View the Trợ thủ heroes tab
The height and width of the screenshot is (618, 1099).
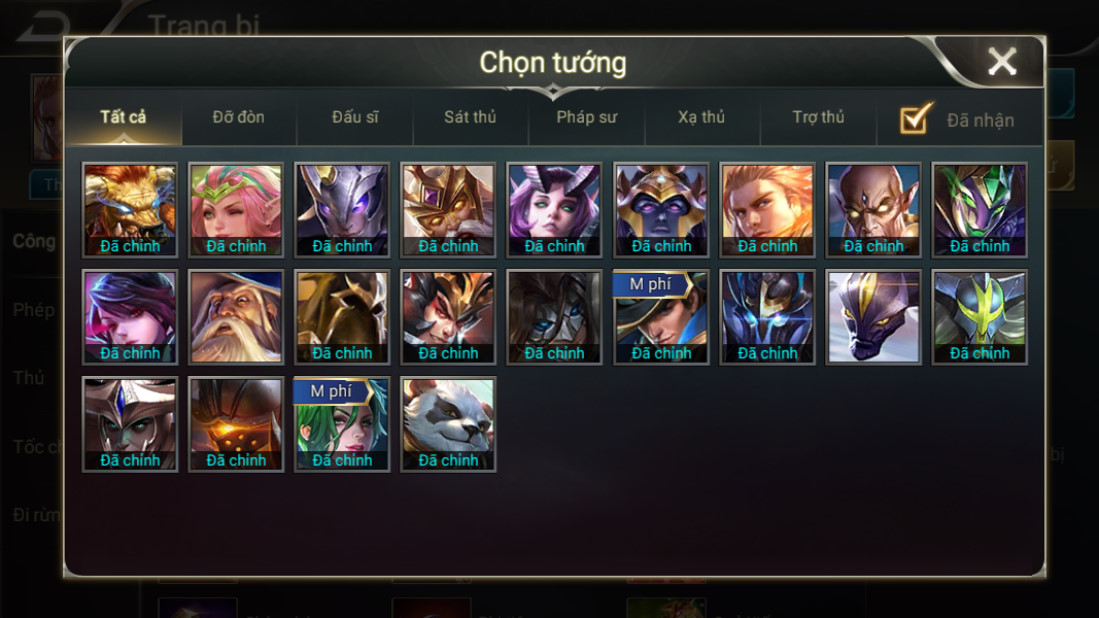point(818,117)
